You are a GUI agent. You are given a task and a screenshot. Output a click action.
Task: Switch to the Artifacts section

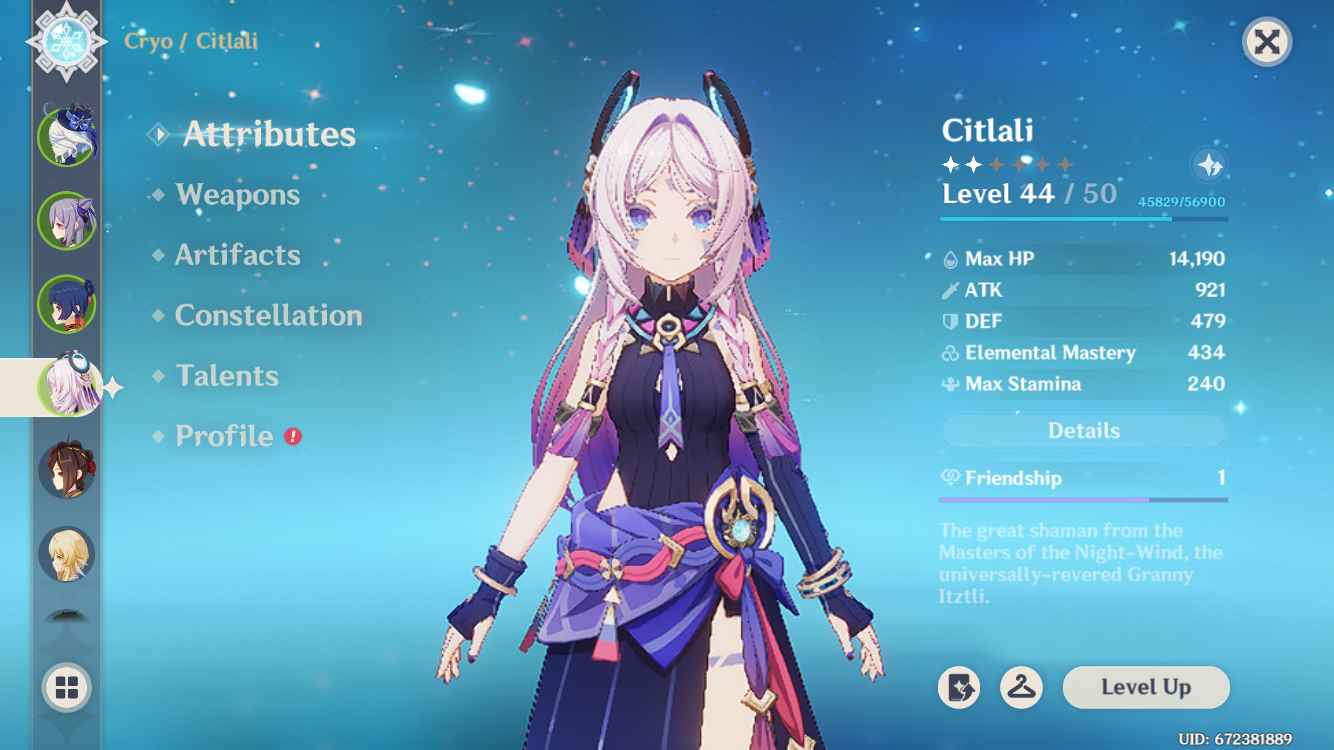(239, 255)
